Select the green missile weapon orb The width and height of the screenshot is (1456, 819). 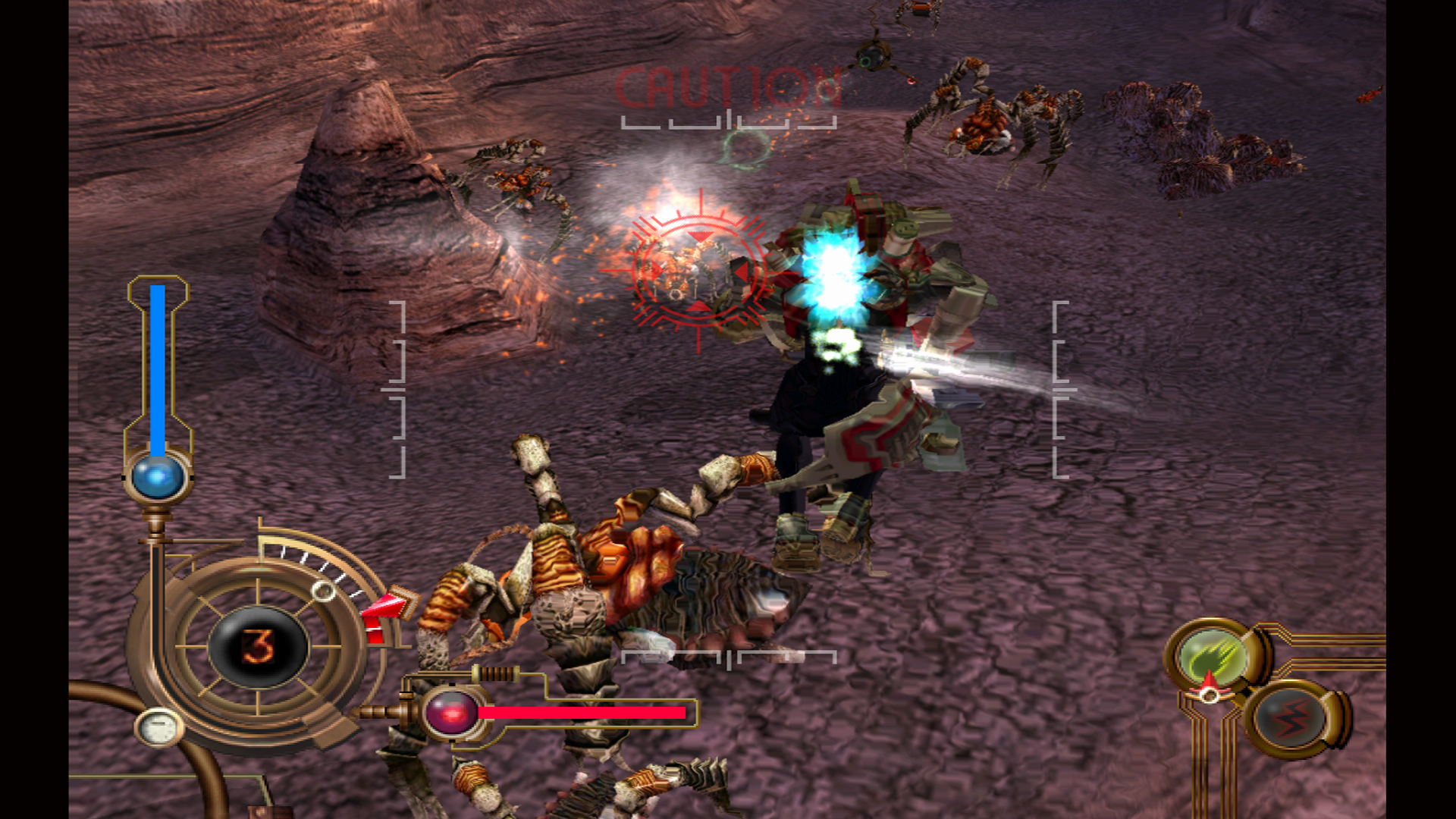click(x=1212, y=655)
